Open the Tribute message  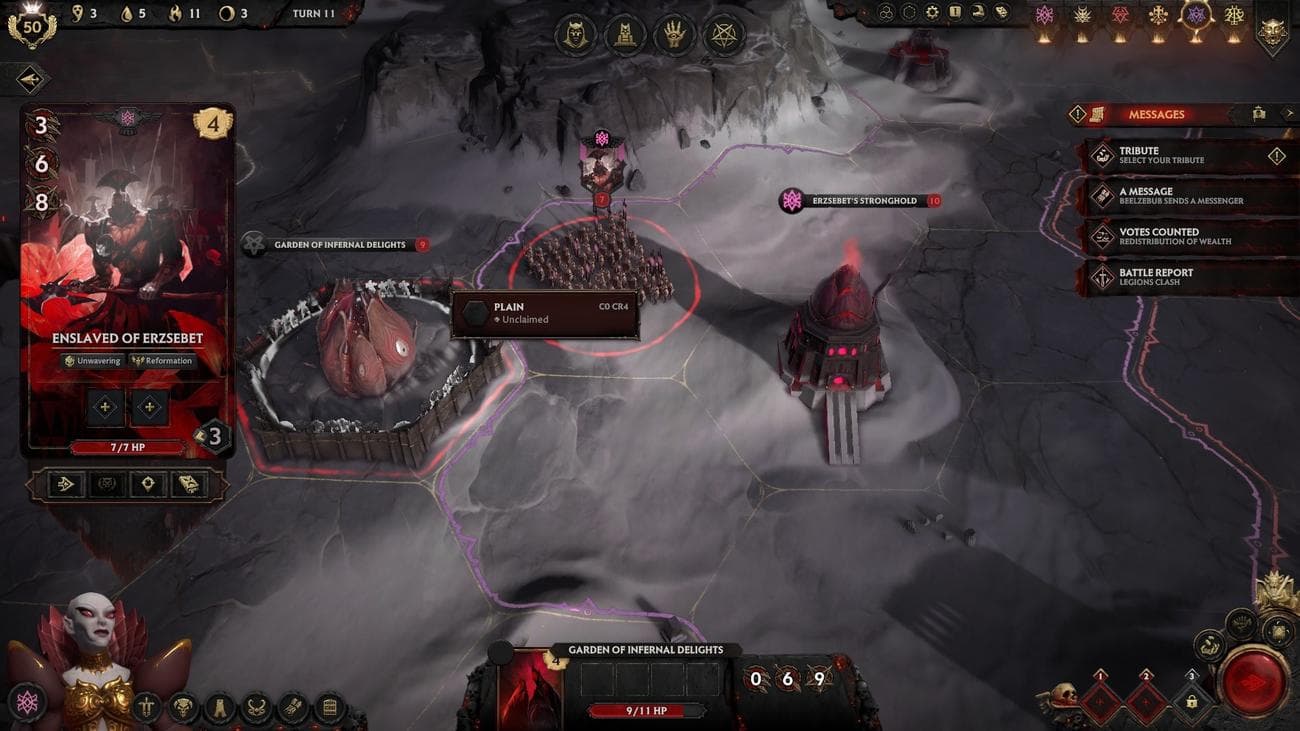[x=1180, y=155]
